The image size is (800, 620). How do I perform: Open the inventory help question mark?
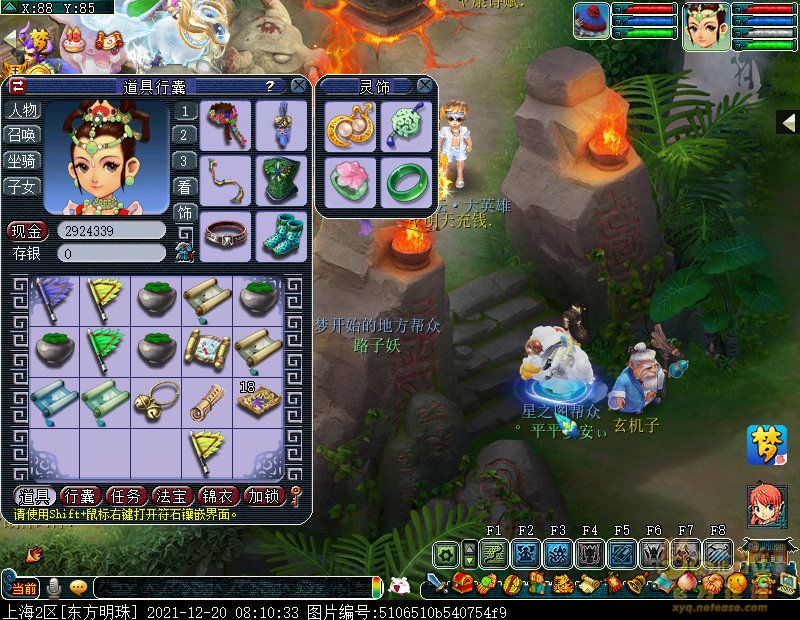click(269, 87)
